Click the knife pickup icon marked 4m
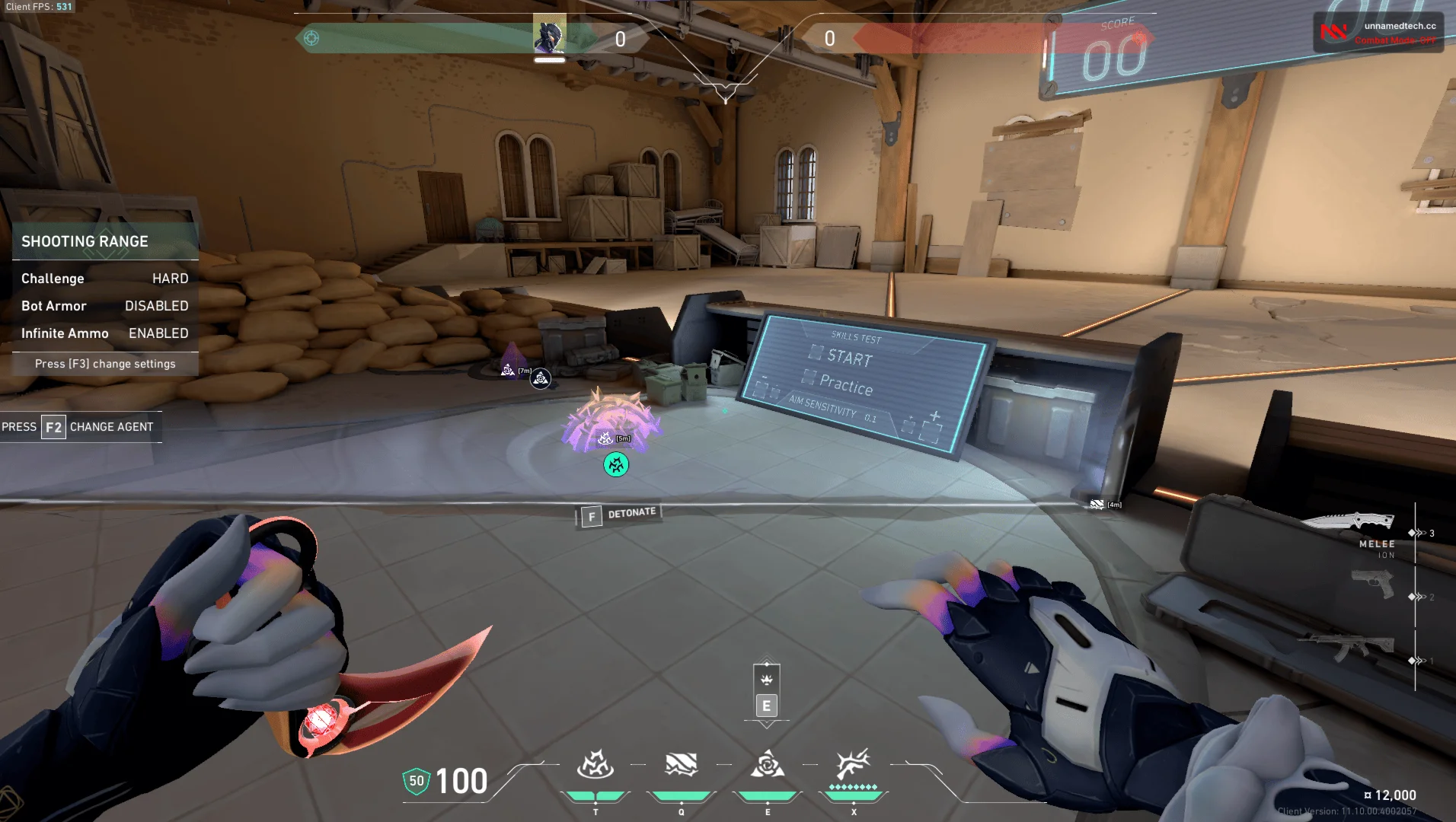The image size is (1456, 822). pos(1097,503)
